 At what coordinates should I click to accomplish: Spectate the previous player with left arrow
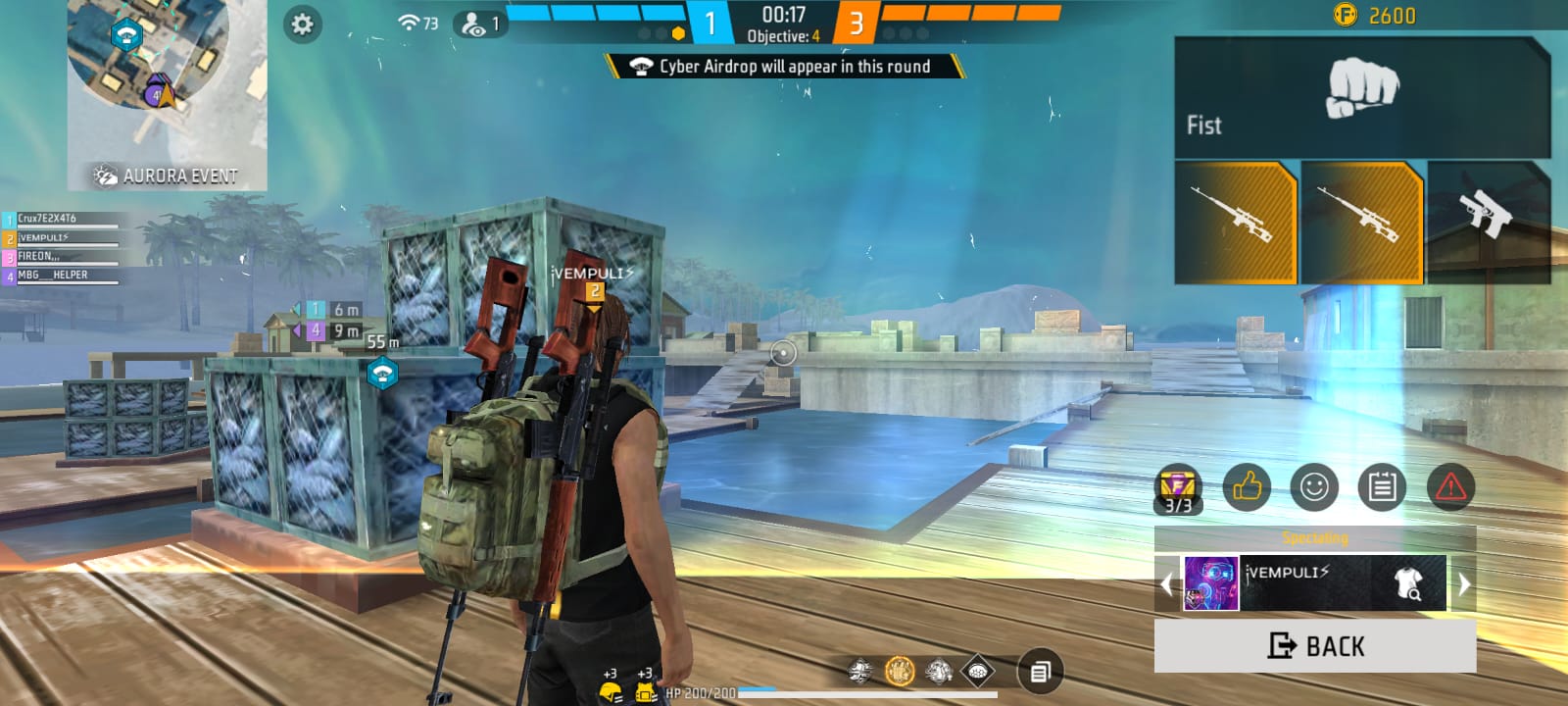point(1166,584)
